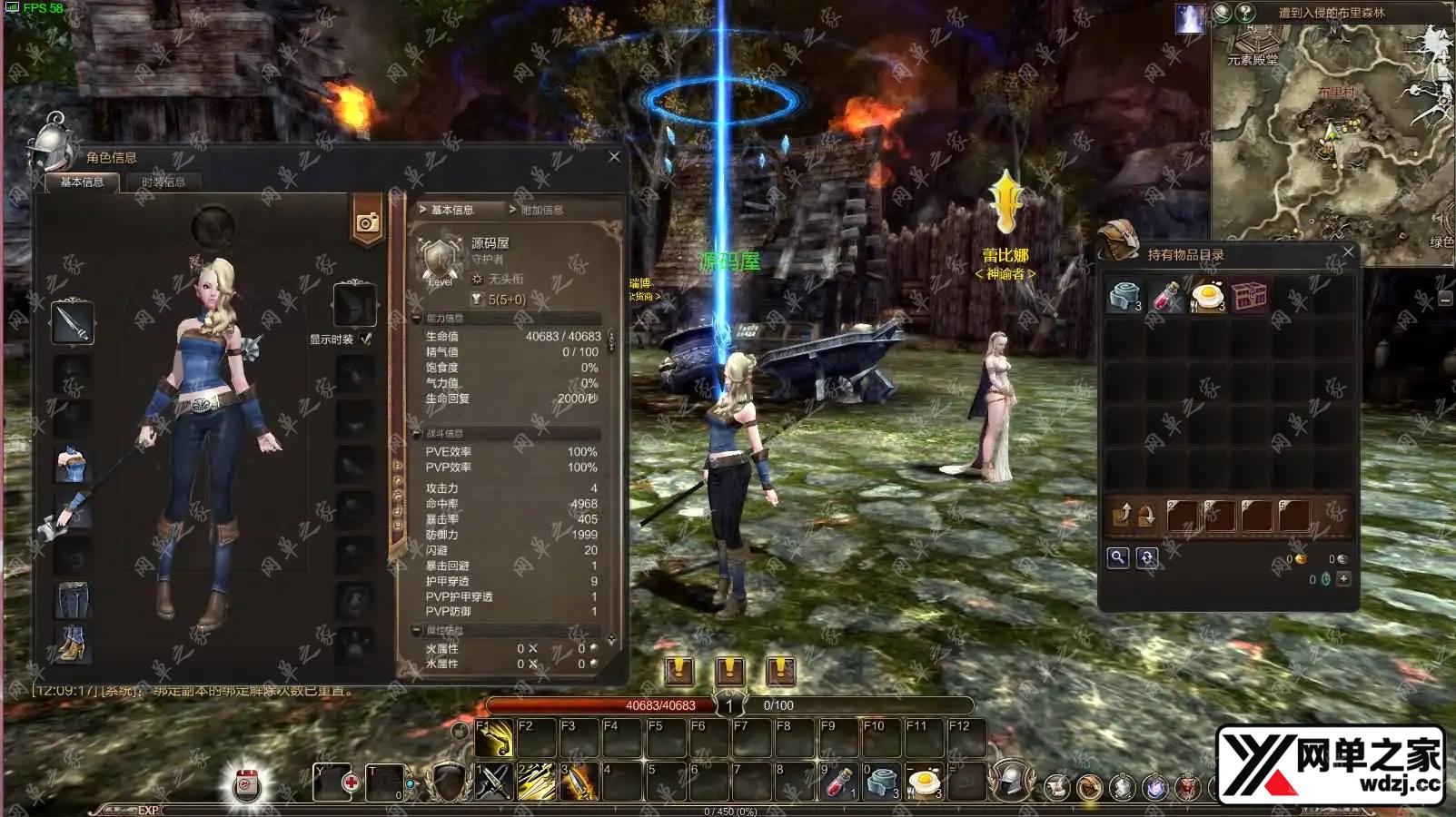Image resolution: width=1456 pixels, height=817 pixels.
Task: Open the minimap in the corner
Action: (1331, 136)
